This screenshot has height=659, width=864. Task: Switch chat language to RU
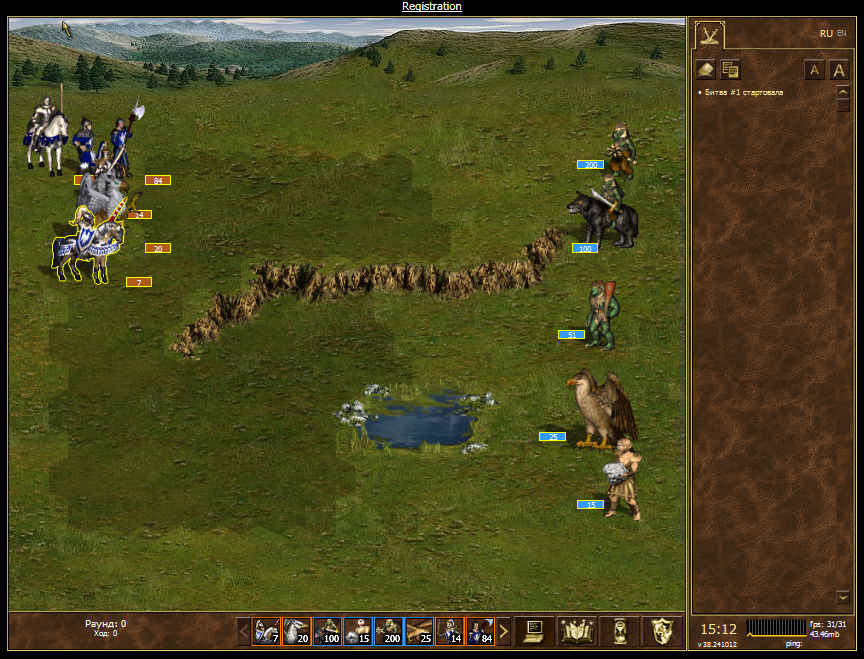pyautogui.click(x=825, y=33)
